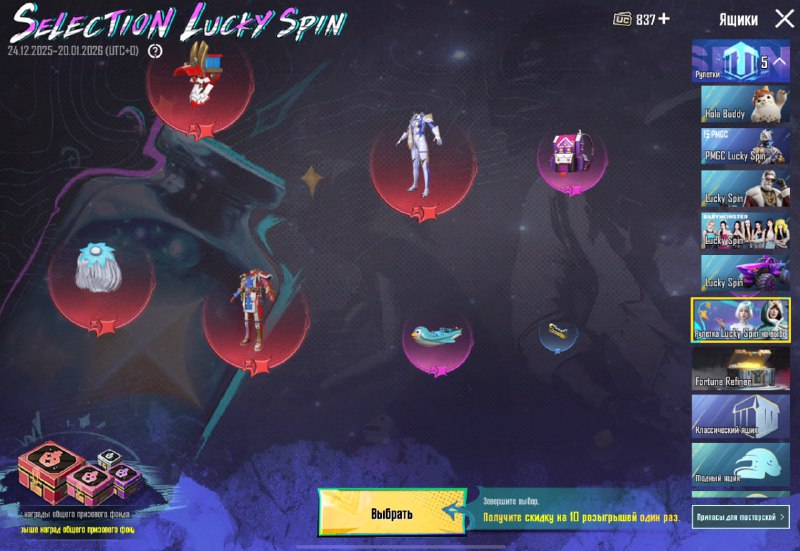Open Припасы для мастерской

(x=741, y=516)
